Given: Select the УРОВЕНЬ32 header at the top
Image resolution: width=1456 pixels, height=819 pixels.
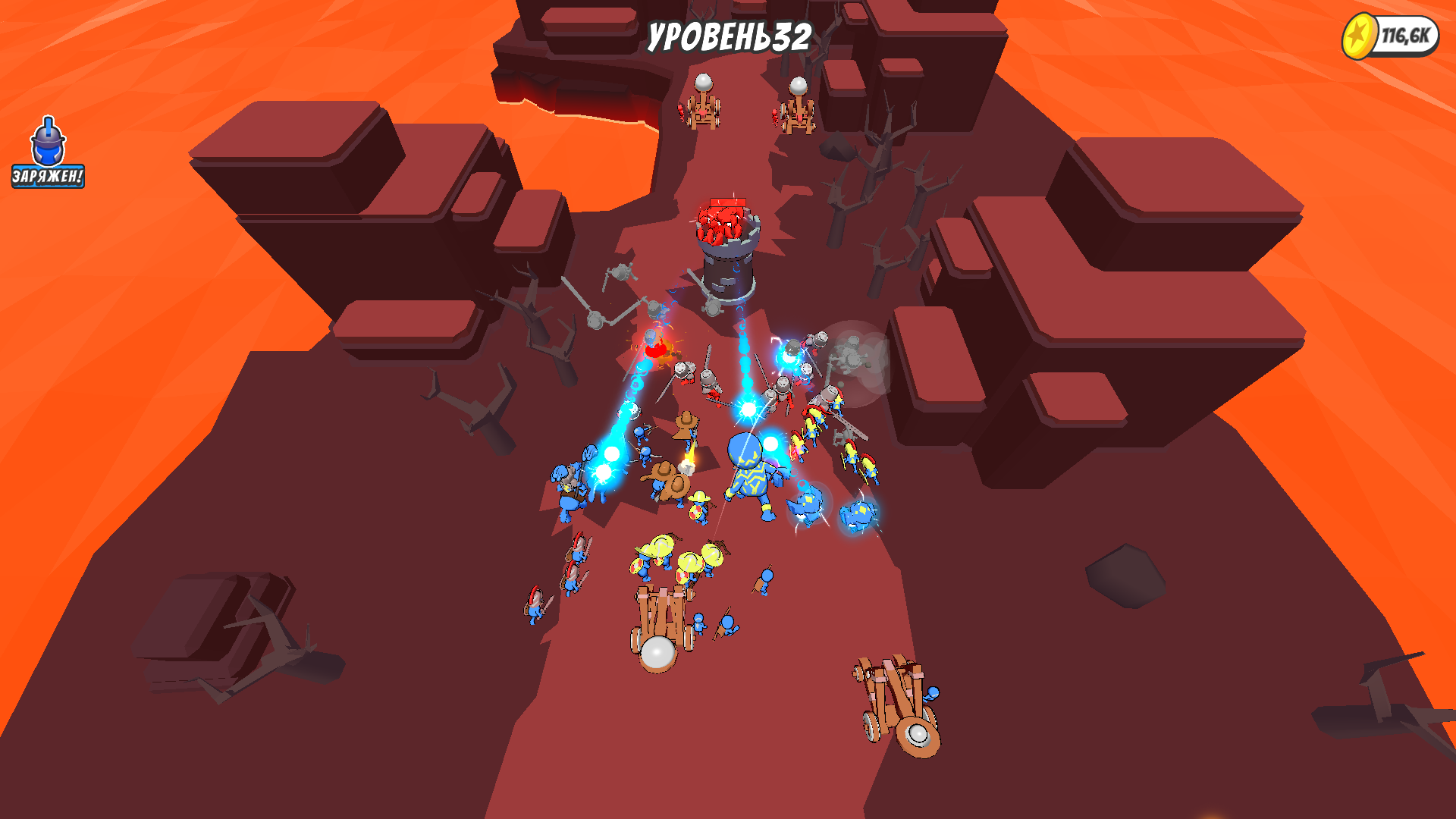Looking at the screenshot, I should click(x=730, y=34).
